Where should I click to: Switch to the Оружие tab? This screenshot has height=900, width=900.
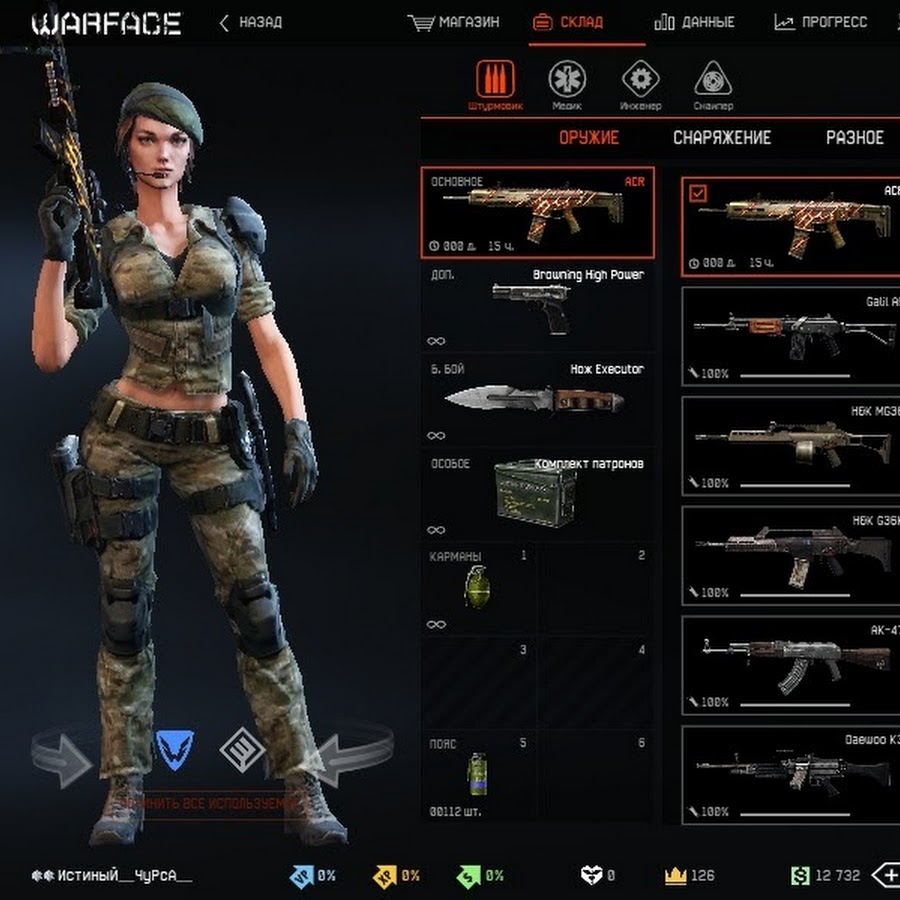click(588, 138)
